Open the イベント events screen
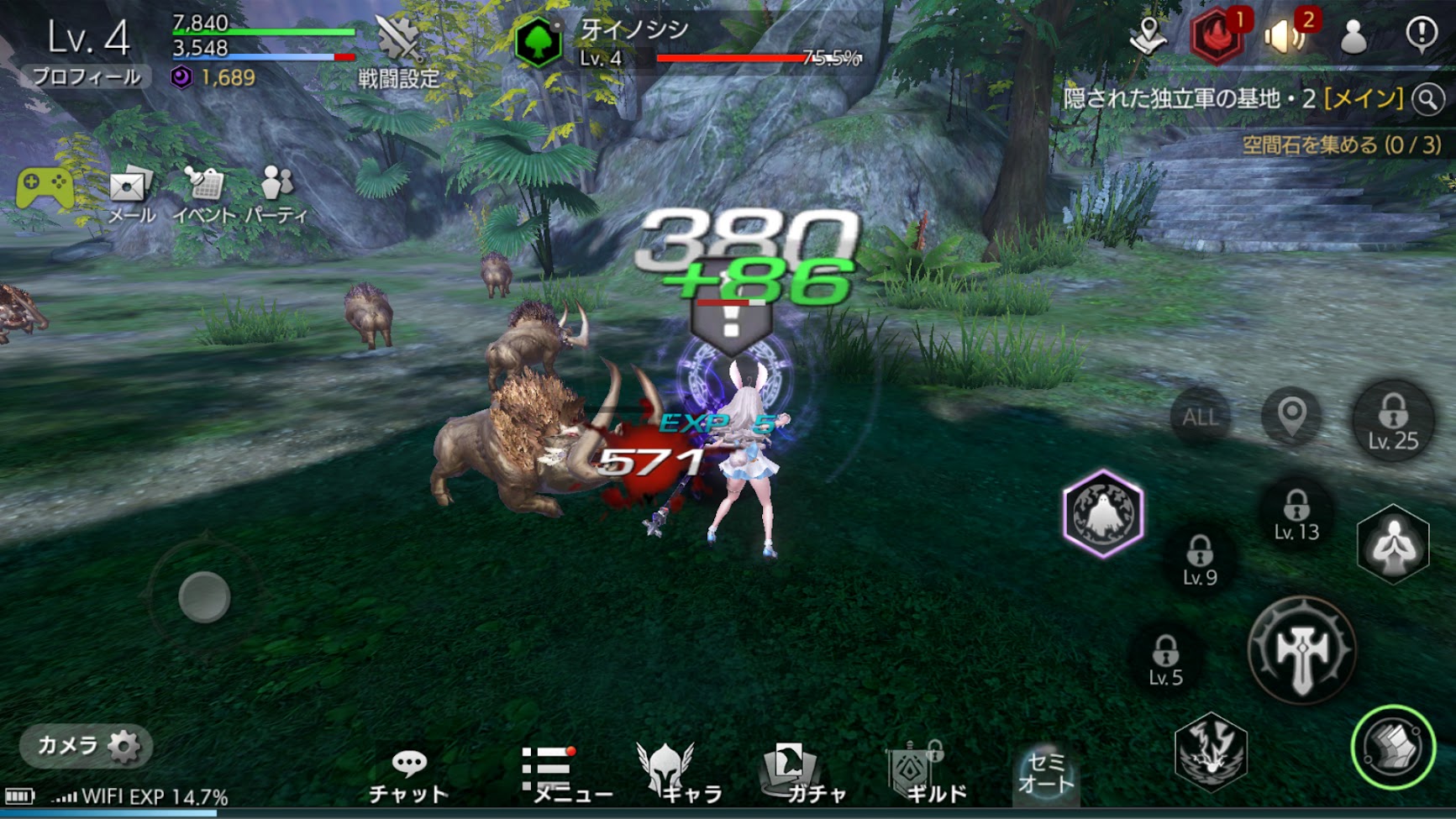Viewport: 1456px width, 819px height. click(x=204, y=194)
